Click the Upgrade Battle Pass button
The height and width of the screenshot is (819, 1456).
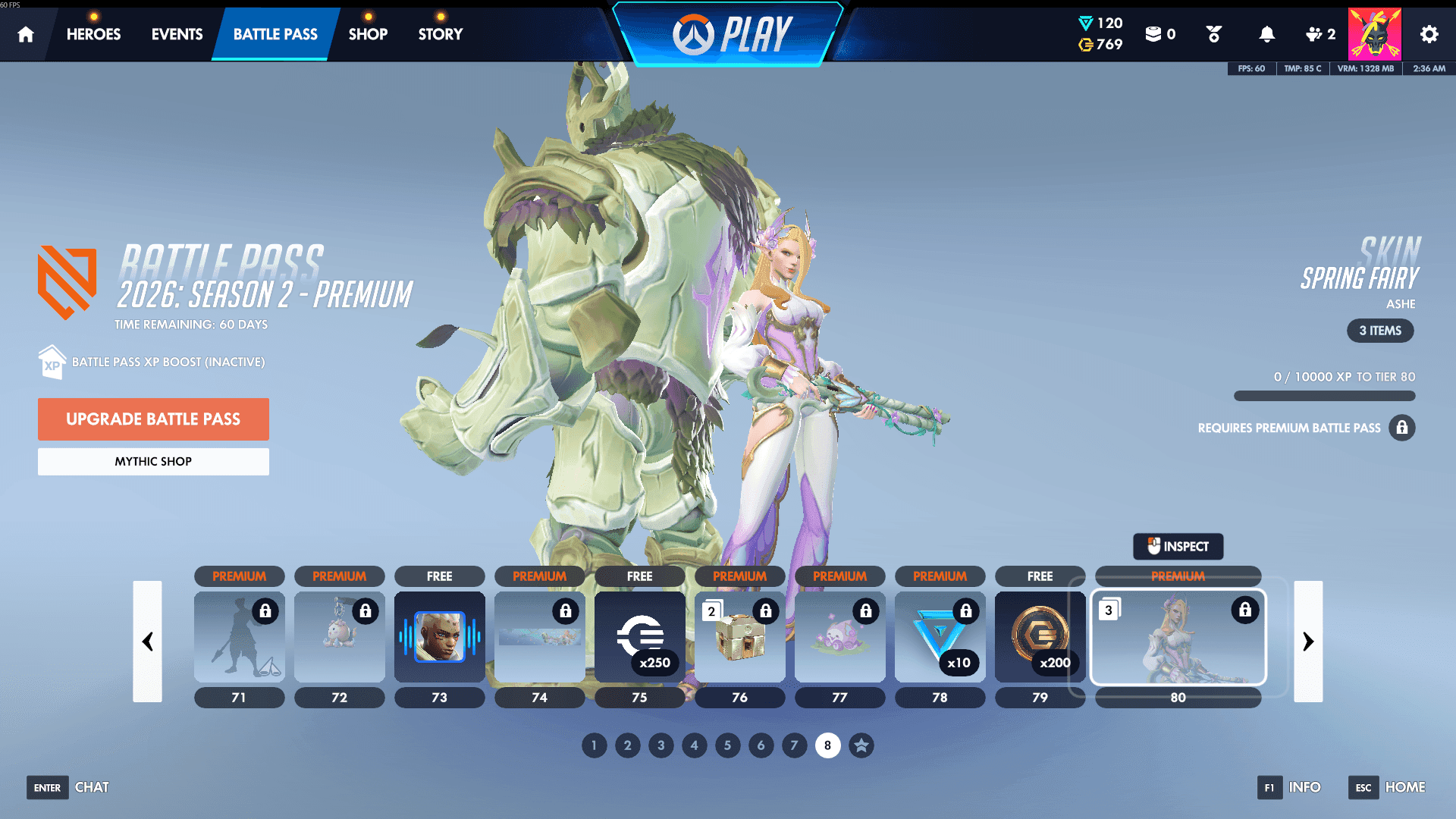click(x=153, y=419)
